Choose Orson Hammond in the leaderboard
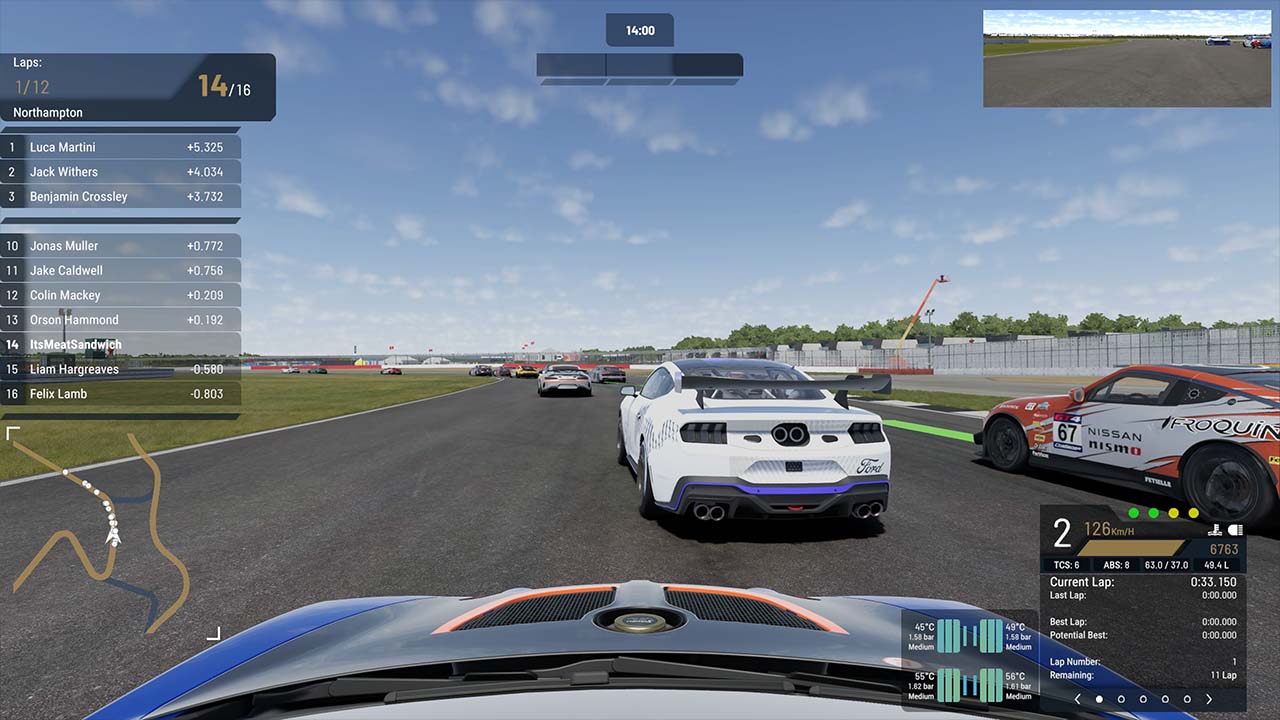This screenshot has height=720, width=1280. (x=121, y=320)
